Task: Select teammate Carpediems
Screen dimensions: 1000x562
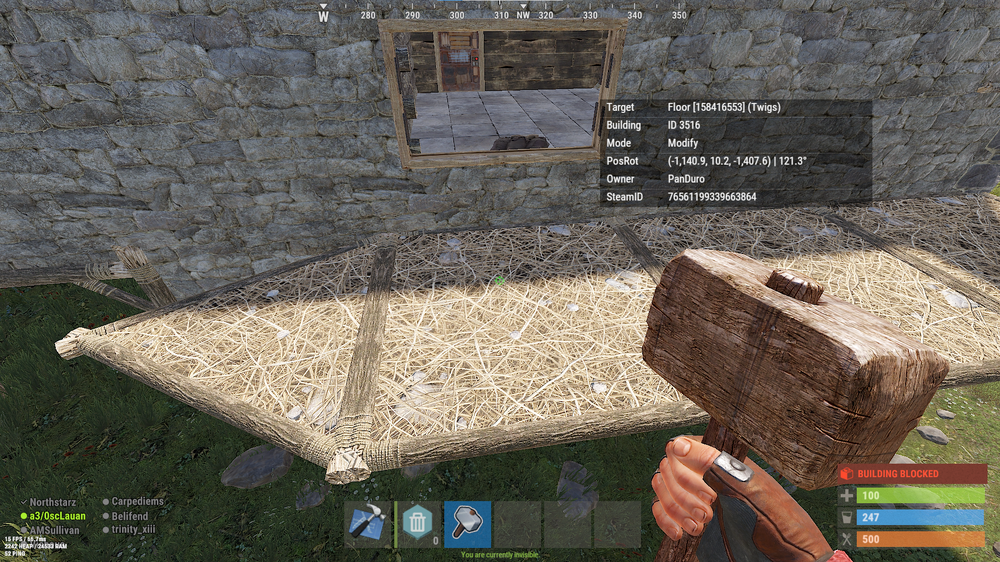Action: click(138, 502)
